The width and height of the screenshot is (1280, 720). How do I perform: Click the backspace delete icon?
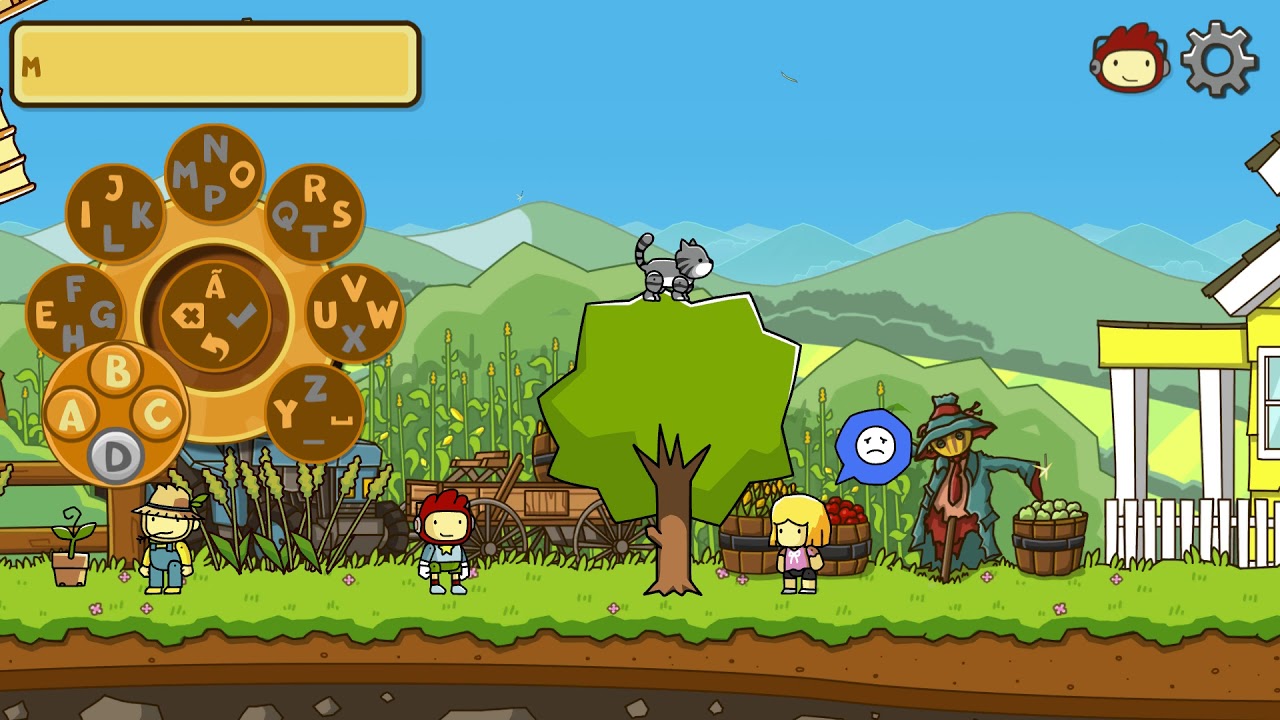pos(187,317)
